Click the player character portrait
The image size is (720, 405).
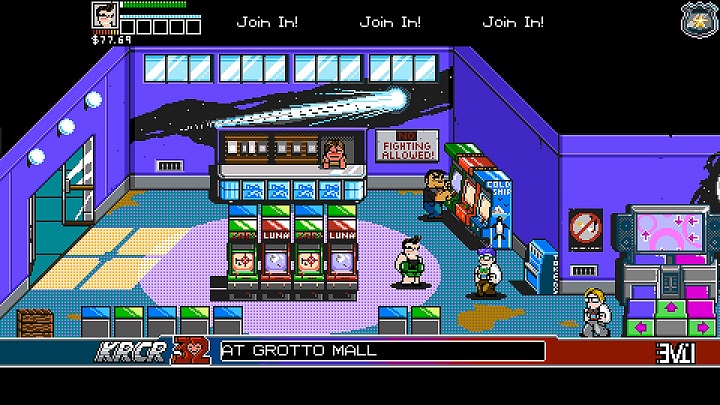[105, 17]
